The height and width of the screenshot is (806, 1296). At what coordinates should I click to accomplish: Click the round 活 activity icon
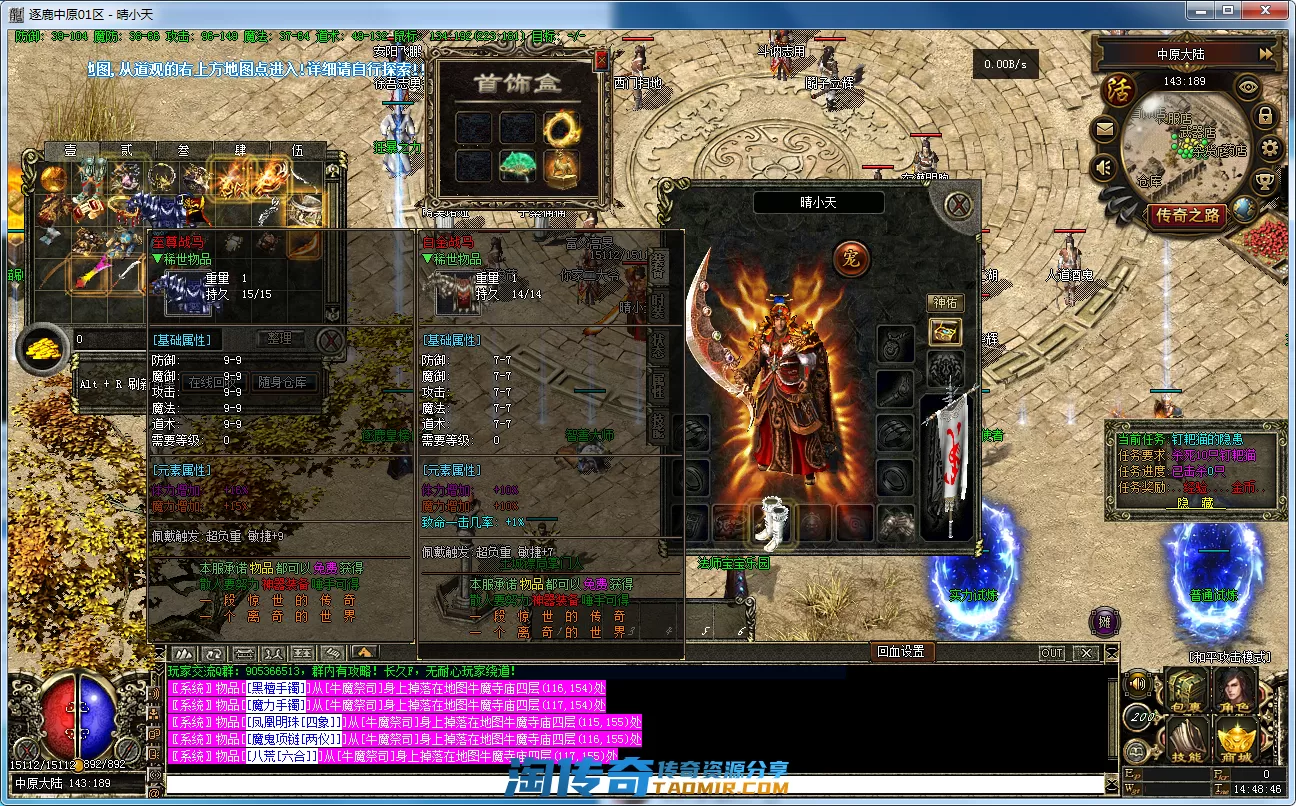[x=1118, y=90]
